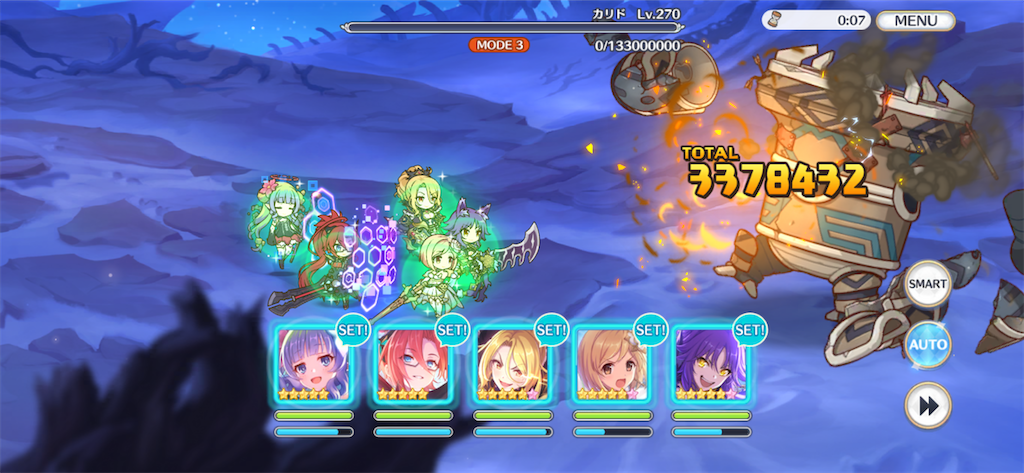Image resolution: width=1024 pixels, height=473 pixels.
Task: Choose the dark purple-haired yellow-eyed portrait
Action: coord(710,363)
